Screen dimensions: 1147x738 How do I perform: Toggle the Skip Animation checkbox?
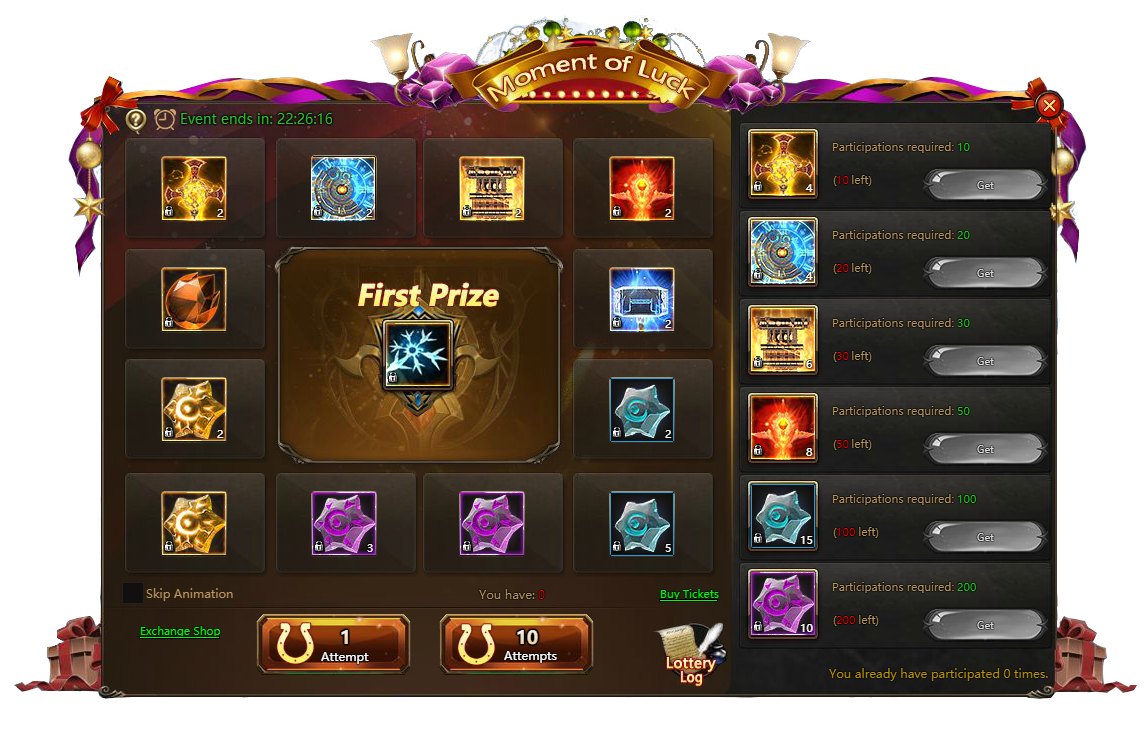133,593
